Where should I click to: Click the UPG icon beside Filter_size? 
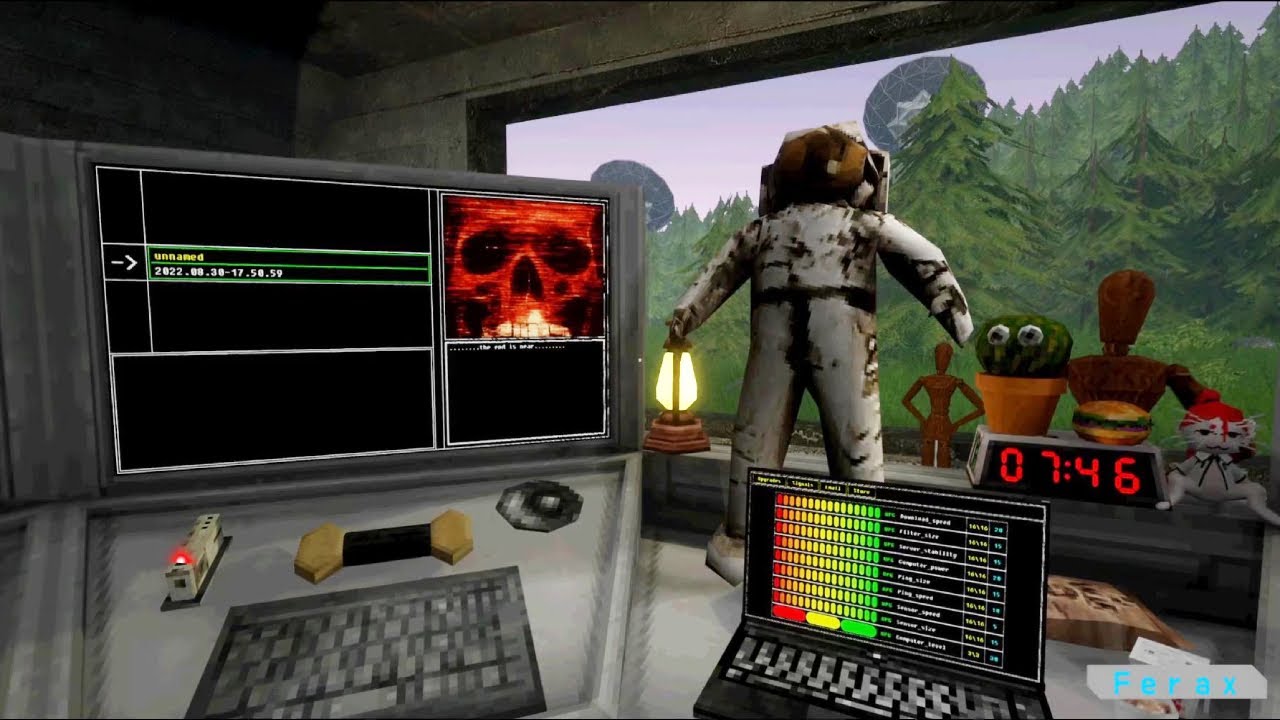click(887, 530)
